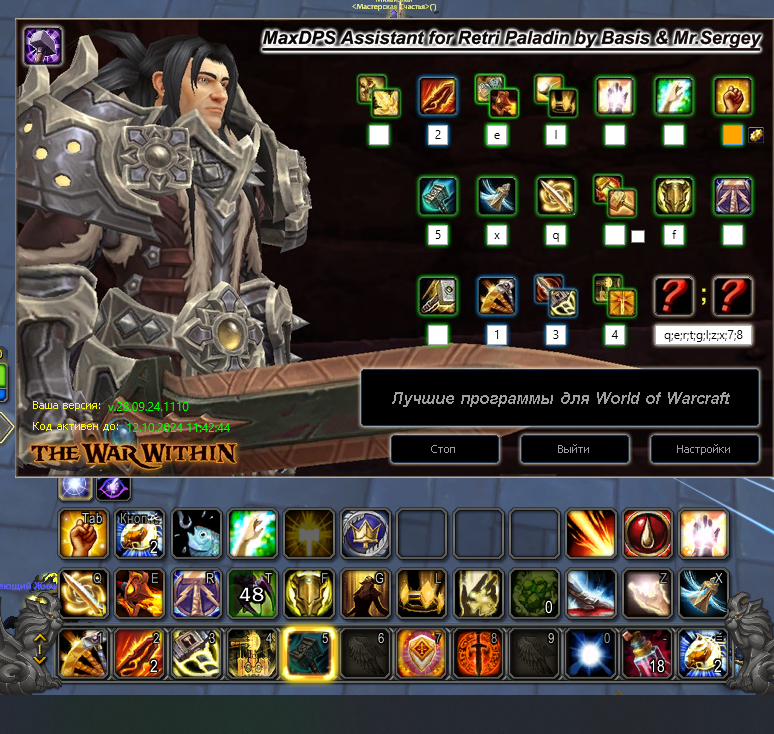This screenshot has width=774, height=734.
Task: Activate the white starburst ability on slot 0
Action: (x=590, y=652)
